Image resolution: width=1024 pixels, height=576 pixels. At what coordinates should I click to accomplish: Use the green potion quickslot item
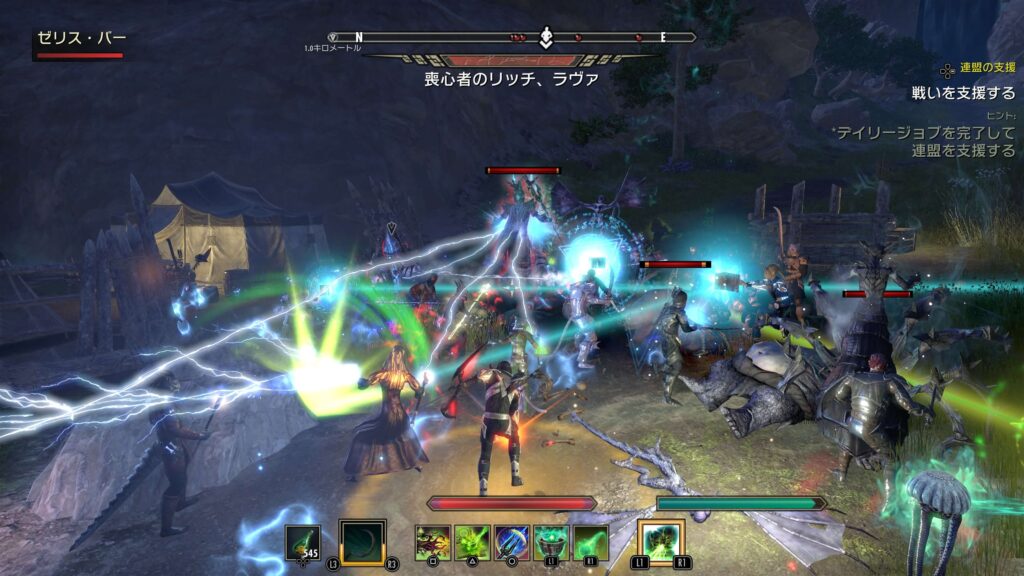coord(303,542)
